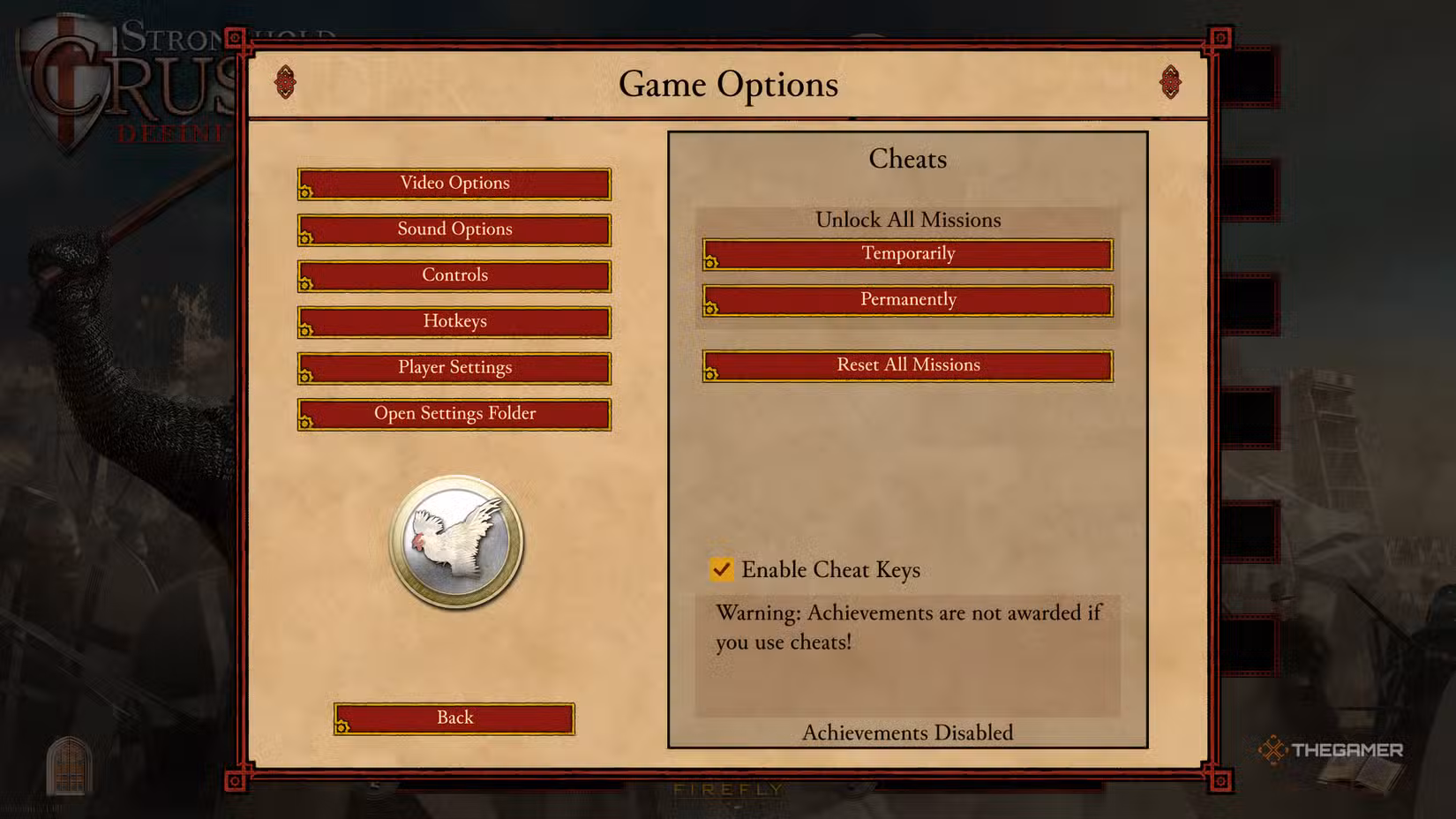Disable the Enable Cheat Keys checkbox
This screenshot has height=819, width=1456.
click(722, 569)
